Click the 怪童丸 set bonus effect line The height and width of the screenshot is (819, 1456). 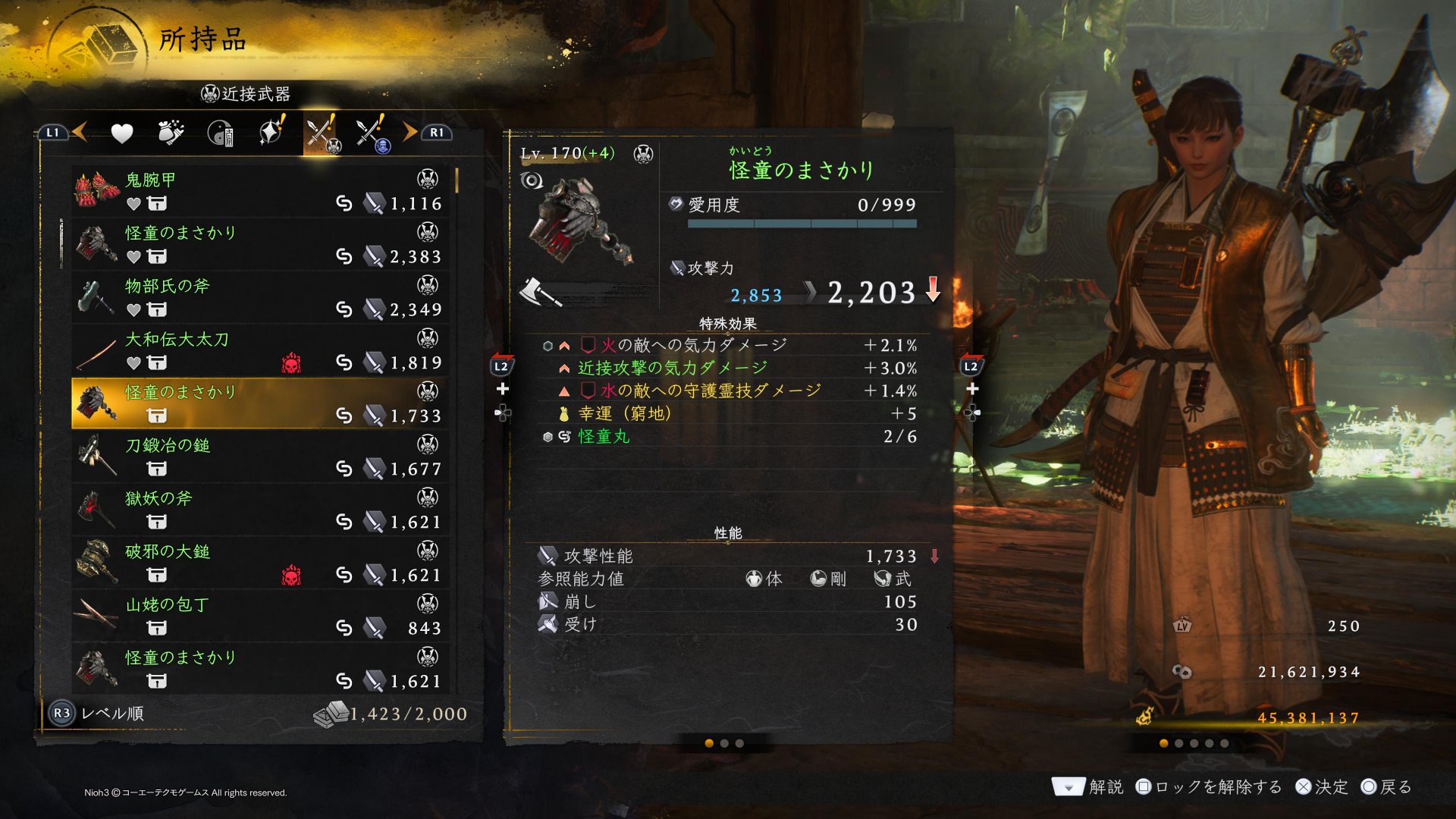[728, 437]
